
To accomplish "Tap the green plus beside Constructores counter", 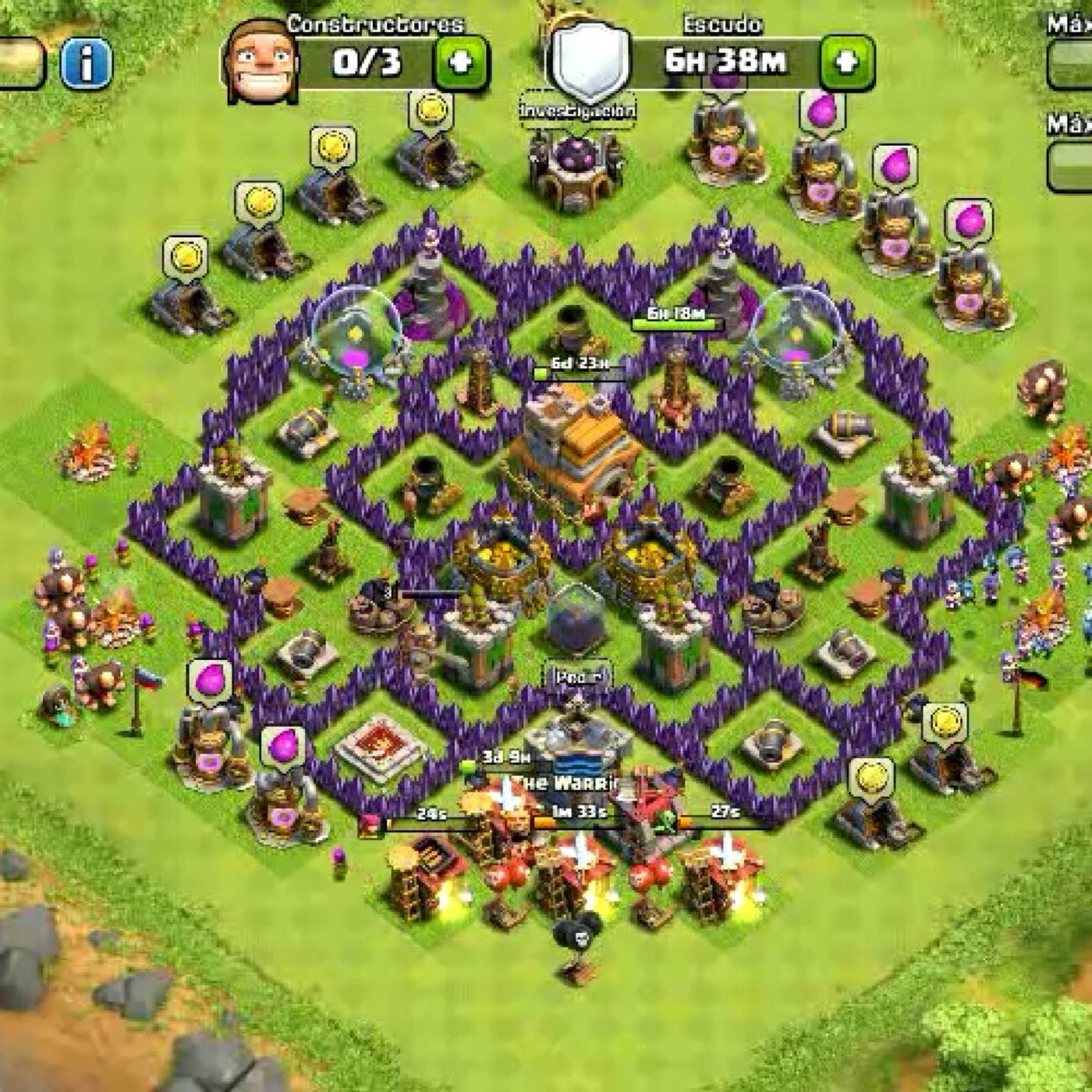I will coord(462,62).
